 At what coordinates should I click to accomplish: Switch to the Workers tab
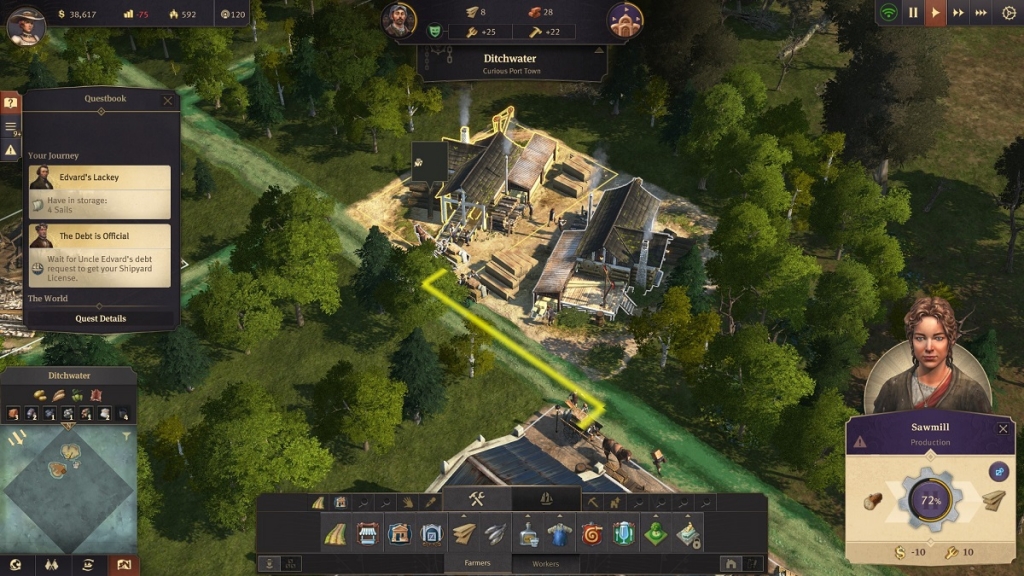point(546,563)
